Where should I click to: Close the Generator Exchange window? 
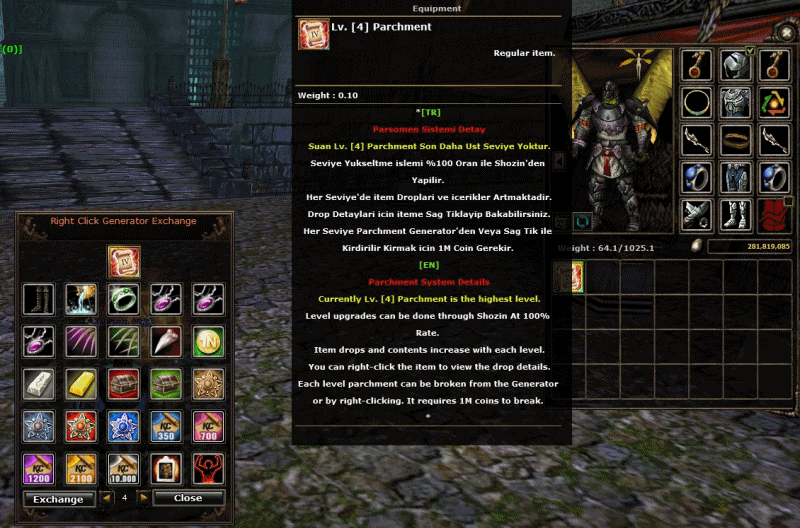[187, 498]
